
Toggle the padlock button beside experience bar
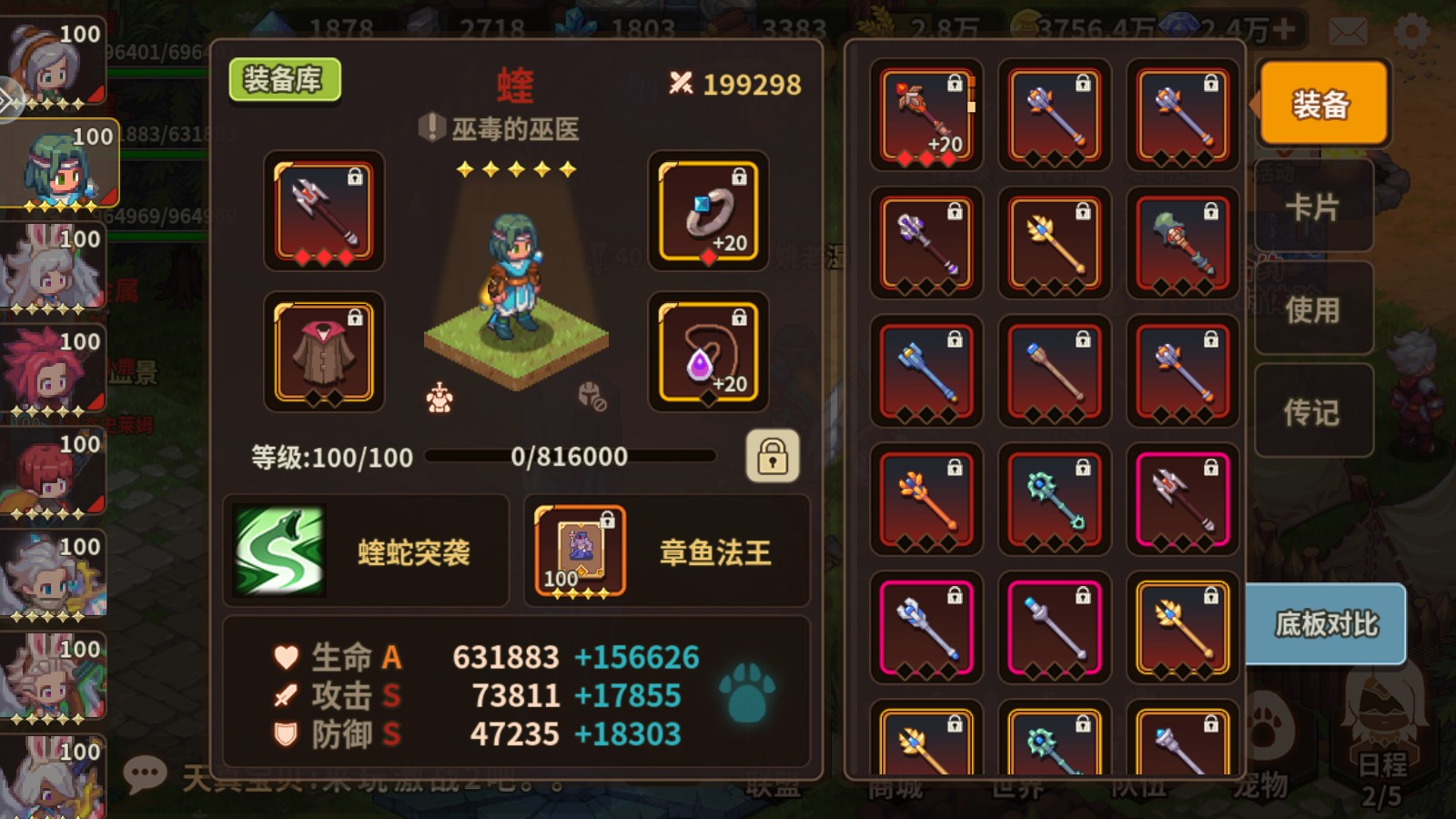(773, 455)
